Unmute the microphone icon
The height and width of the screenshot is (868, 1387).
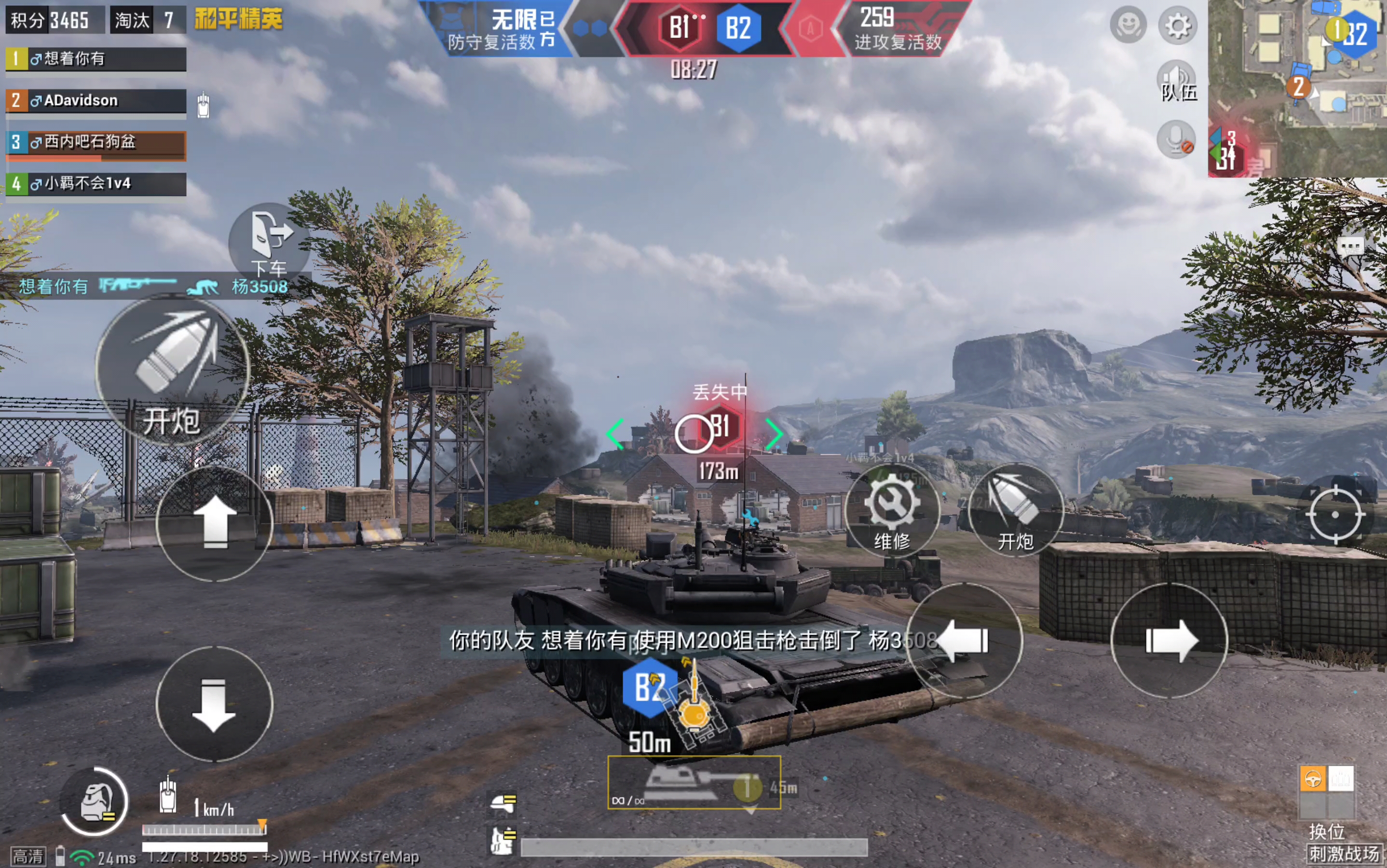[1176, 139]
